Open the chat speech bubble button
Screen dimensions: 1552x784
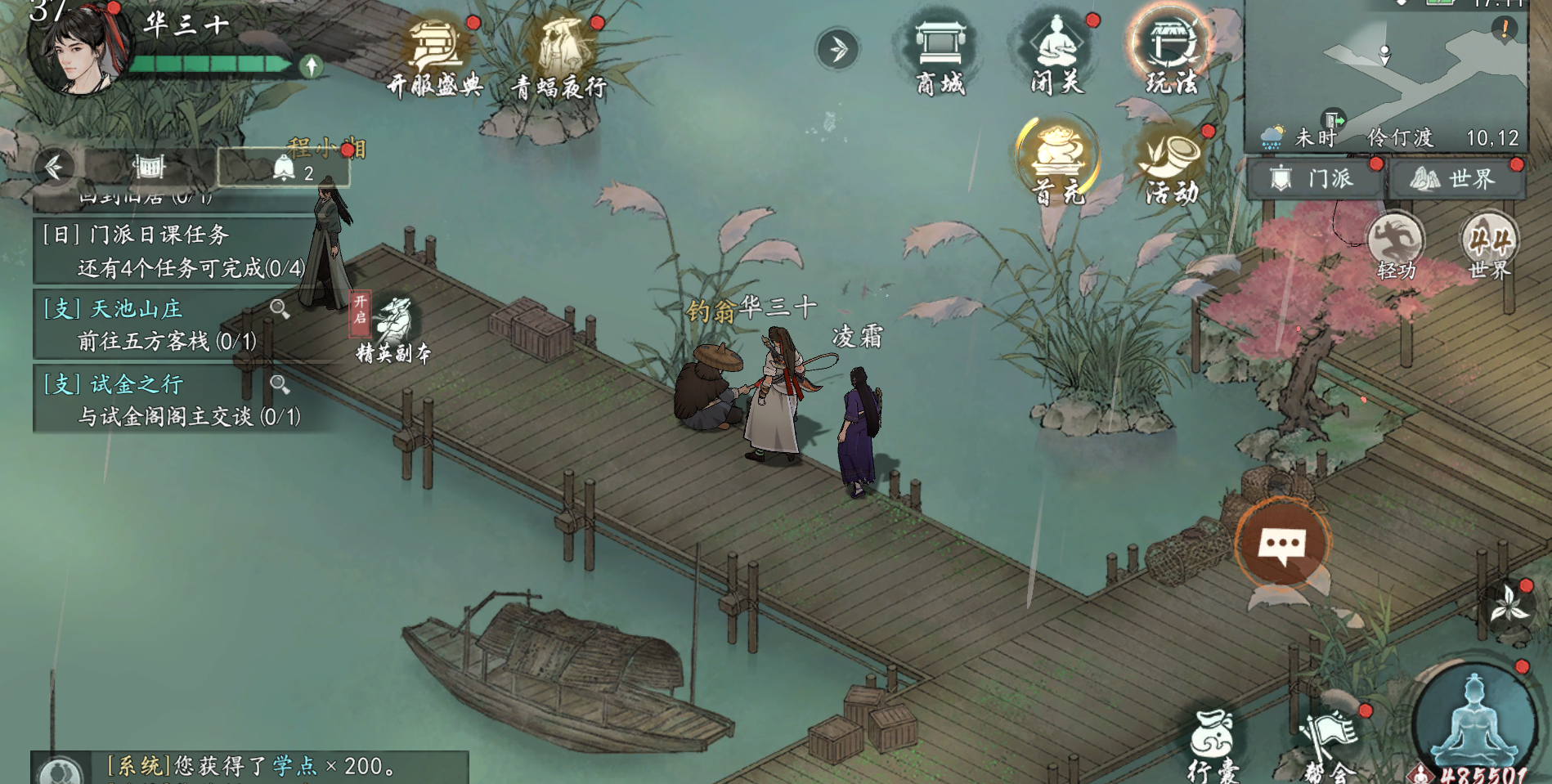[1281, 543]
